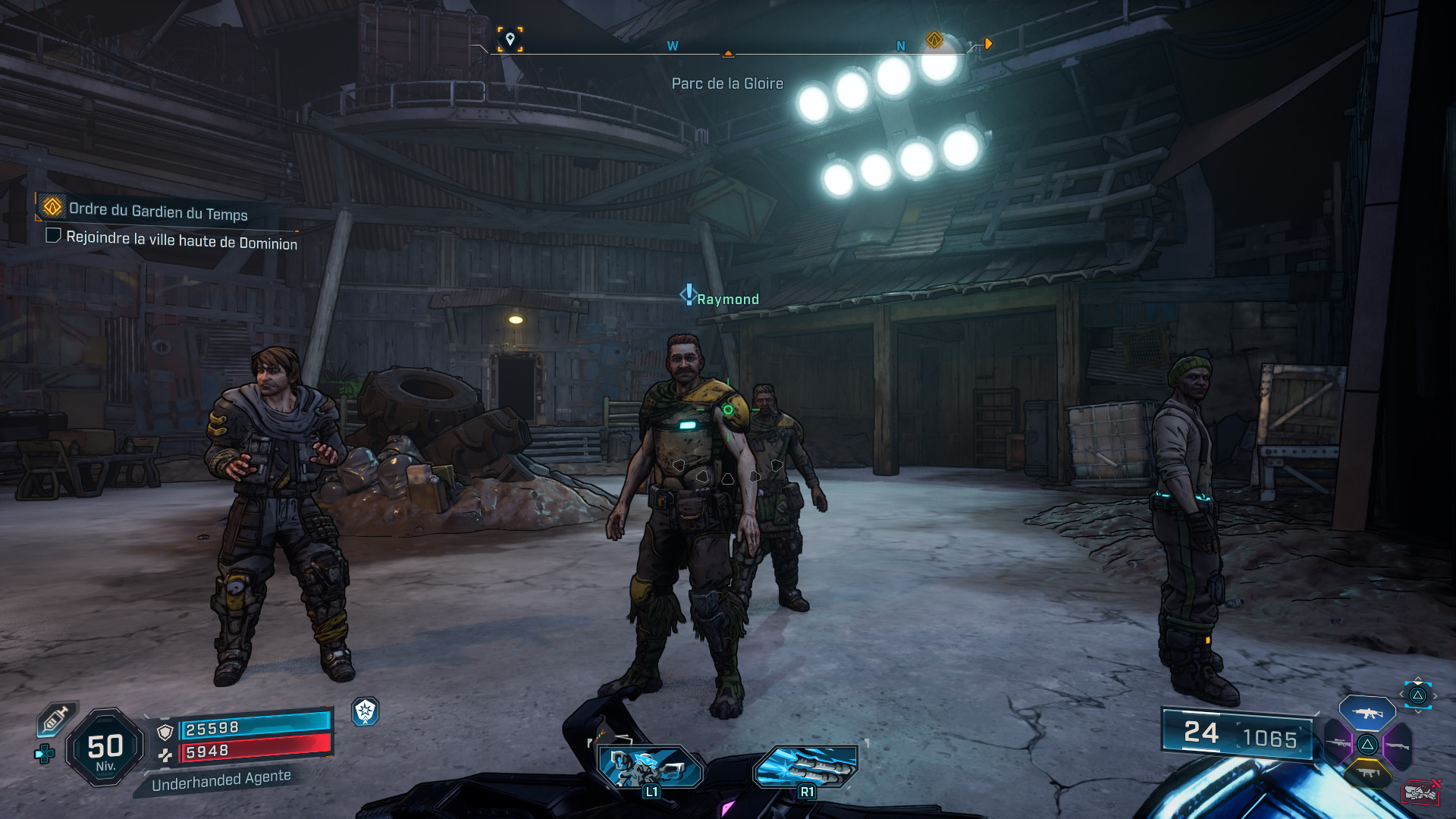
Task: Expand the down chevron under the equipped weapon slot
Action: [1417, 711]
